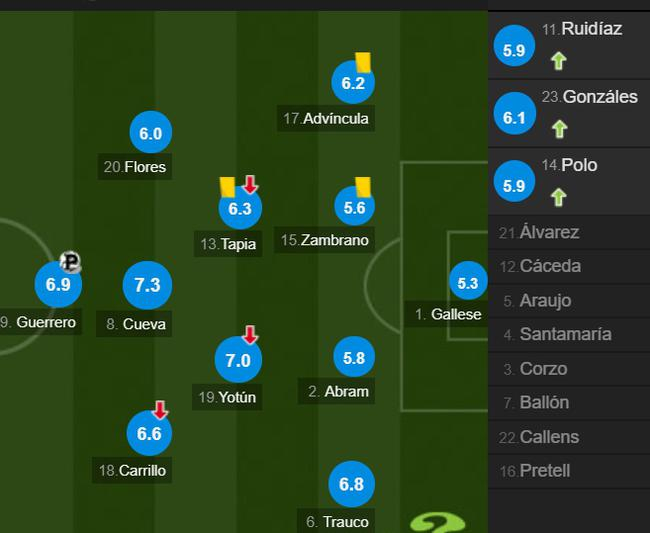
Task: Select substitute Gonzáles in the bench list
Action: [x=568, y=114]
